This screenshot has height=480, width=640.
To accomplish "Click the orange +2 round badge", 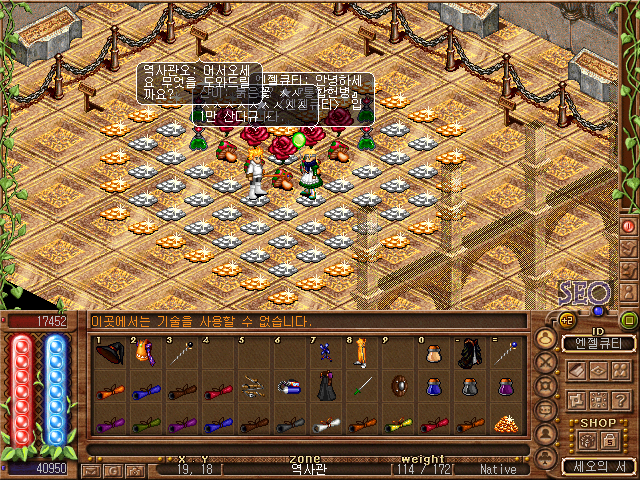I will coord(567,321).
